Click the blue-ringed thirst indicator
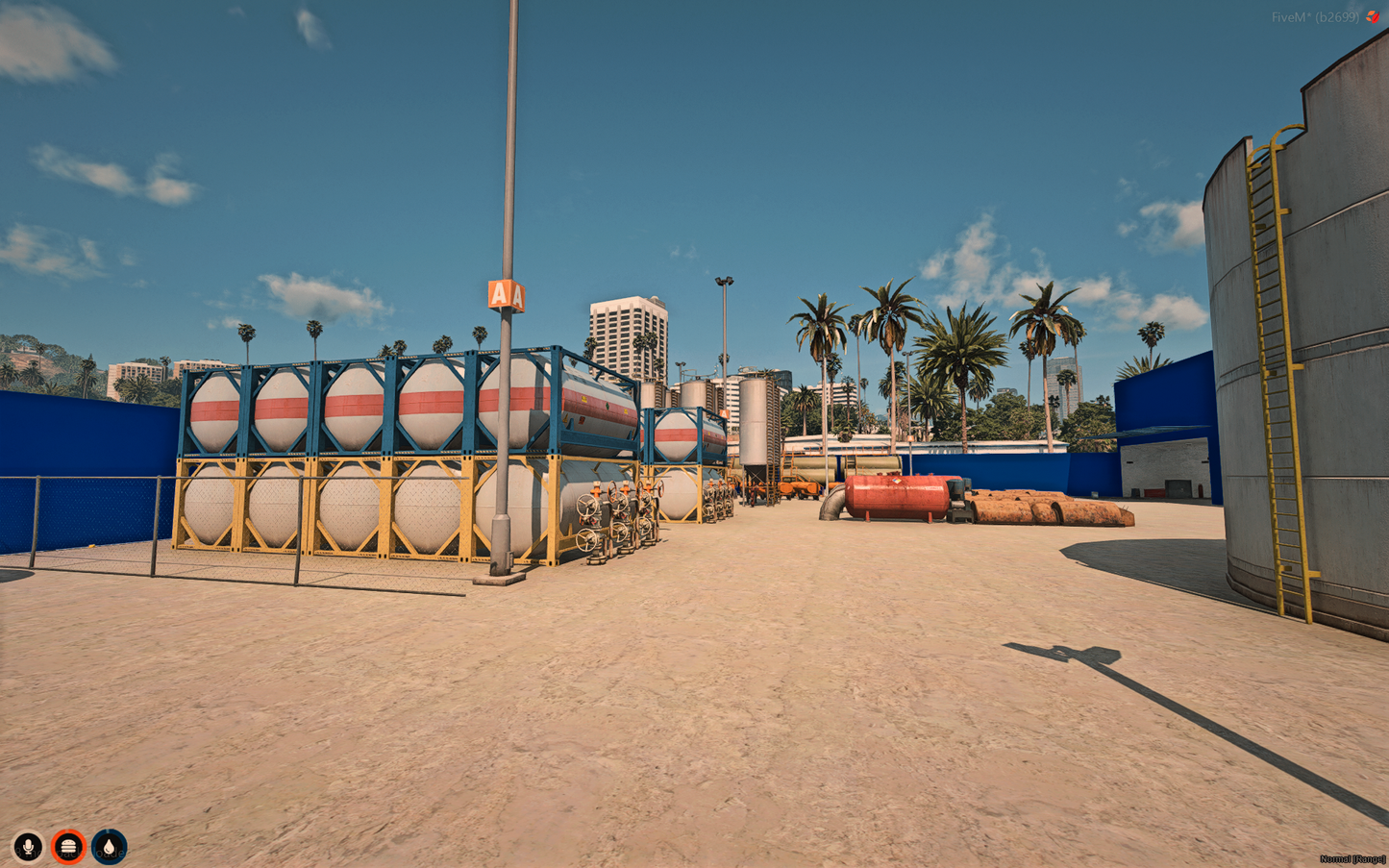The height and width of the screenshot is (868, 1389). click(110, 847)
